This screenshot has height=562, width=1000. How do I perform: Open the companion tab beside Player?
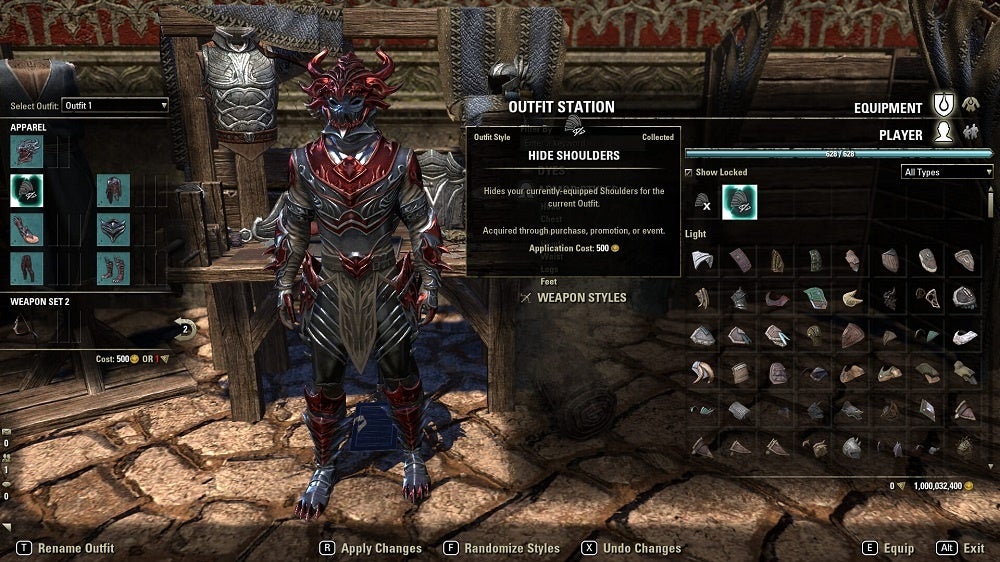coord(970,132)
